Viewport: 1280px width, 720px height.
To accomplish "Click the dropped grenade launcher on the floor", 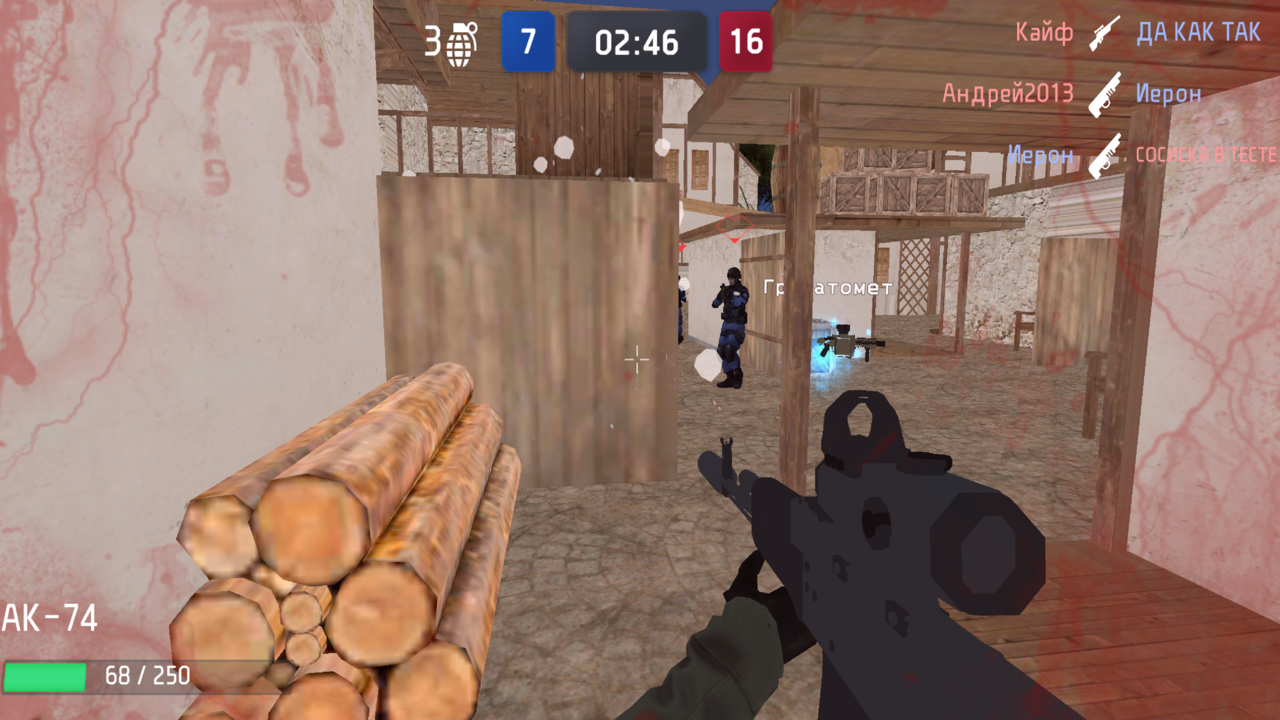I will point(851,343).
